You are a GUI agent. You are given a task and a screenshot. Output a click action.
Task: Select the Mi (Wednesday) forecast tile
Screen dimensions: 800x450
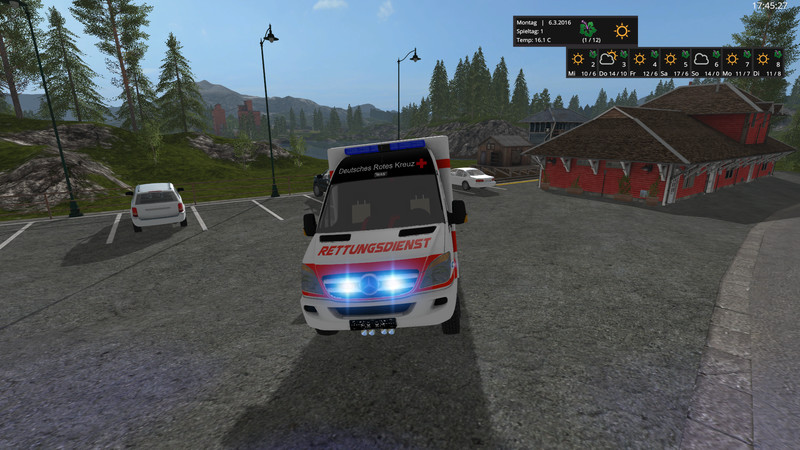click(582, 62)
